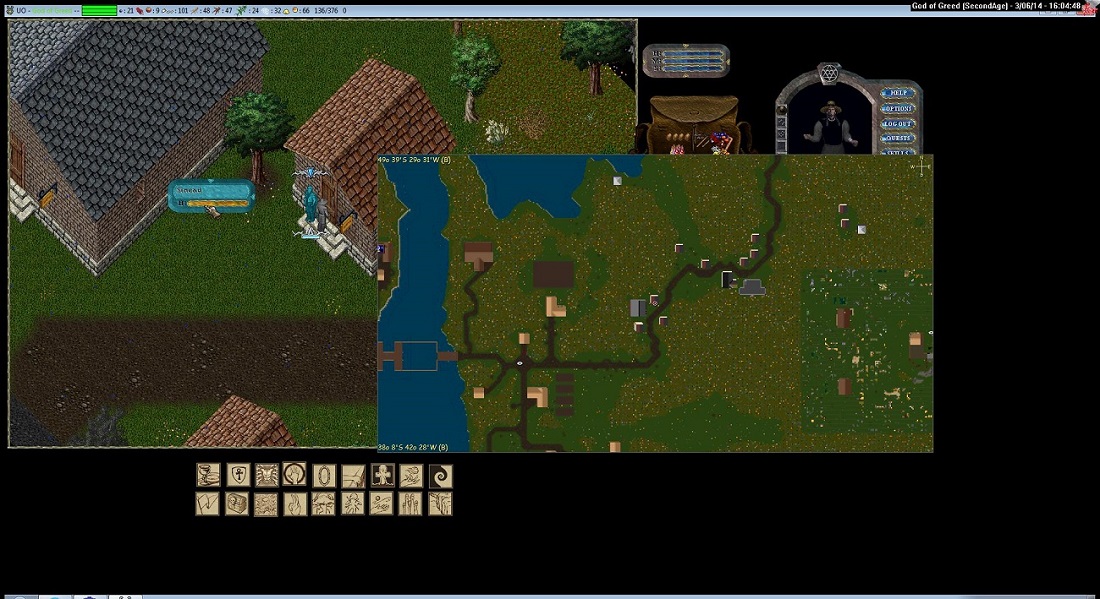
Task: Cast the hand inside circle spell icon
Action: 295,475
